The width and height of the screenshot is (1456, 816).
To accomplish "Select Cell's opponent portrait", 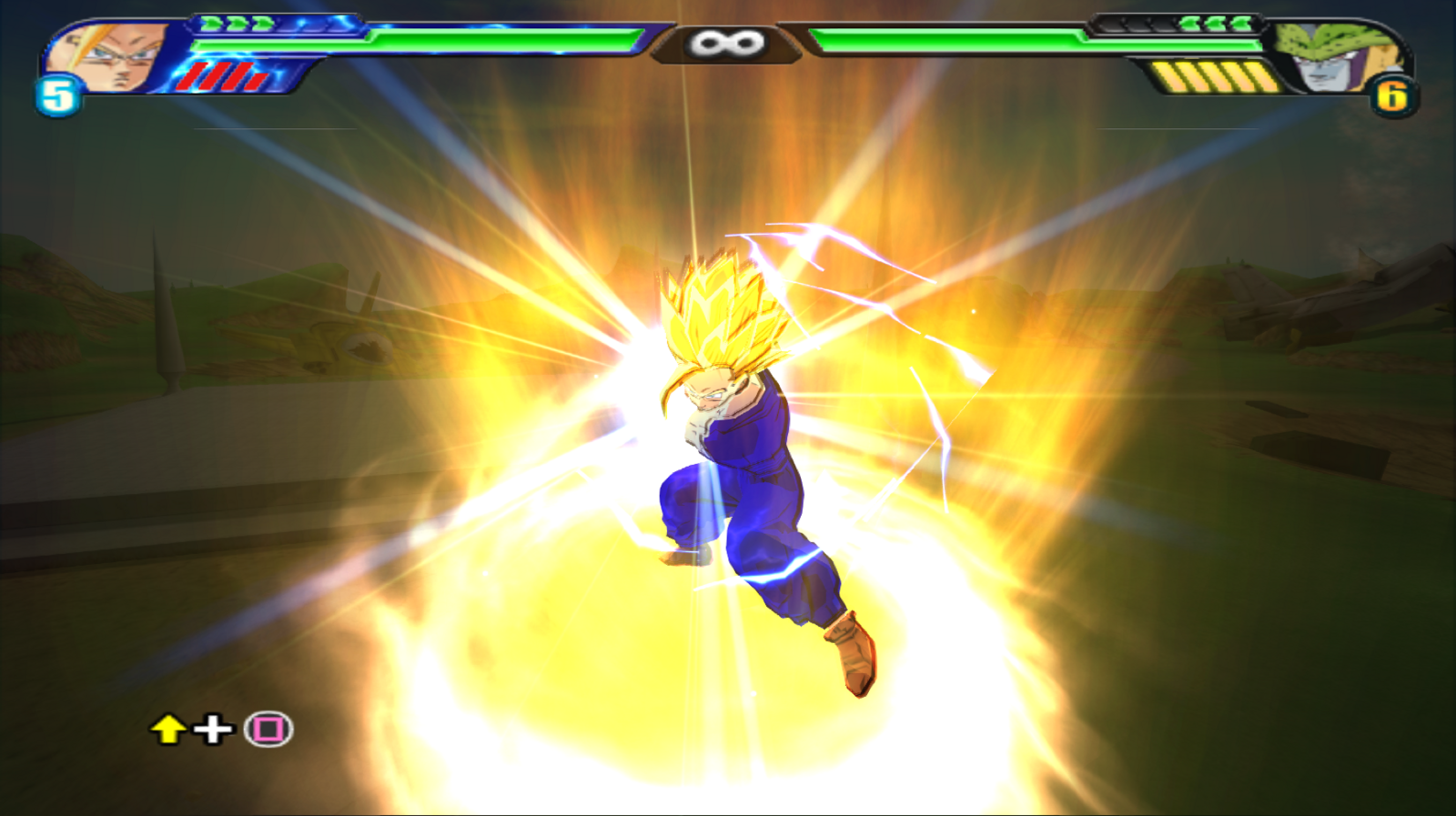I will (1335, 57).
